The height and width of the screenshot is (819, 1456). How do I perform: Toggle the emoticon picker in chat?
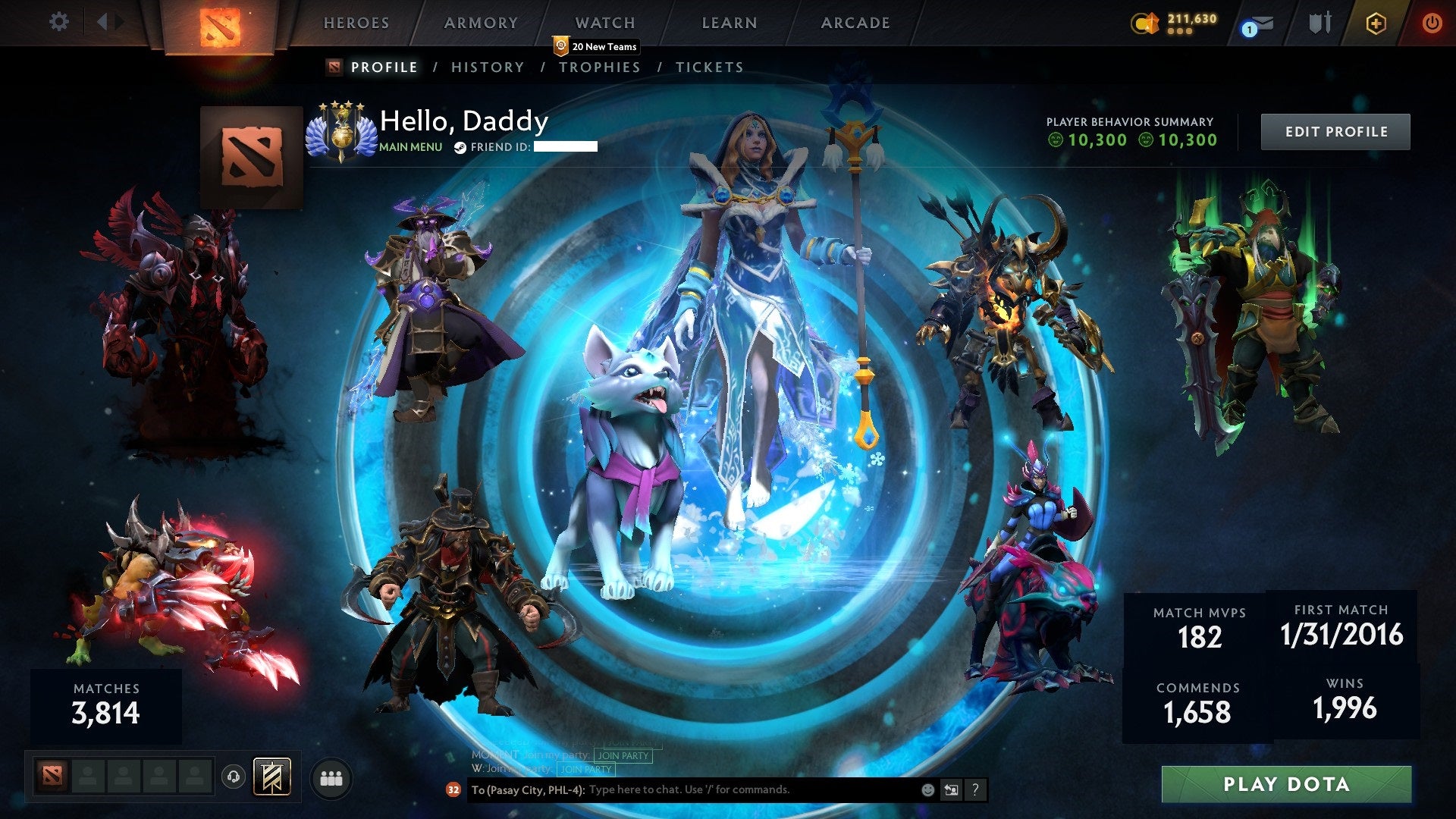click(927, 790)
